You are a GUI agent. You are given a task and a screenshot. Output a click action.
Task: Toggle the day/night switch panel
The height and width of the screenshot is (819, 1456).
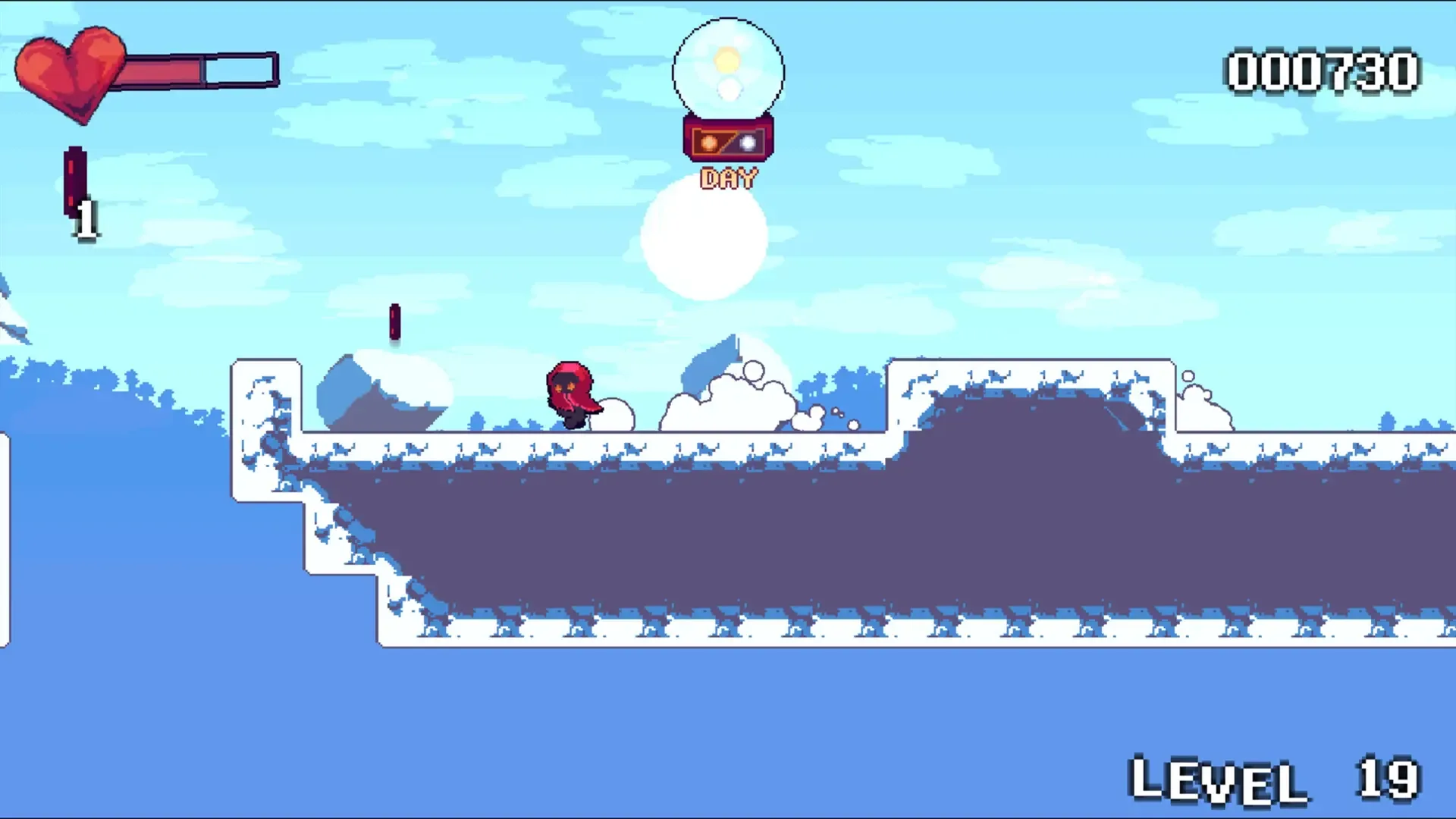coord(730,140)
